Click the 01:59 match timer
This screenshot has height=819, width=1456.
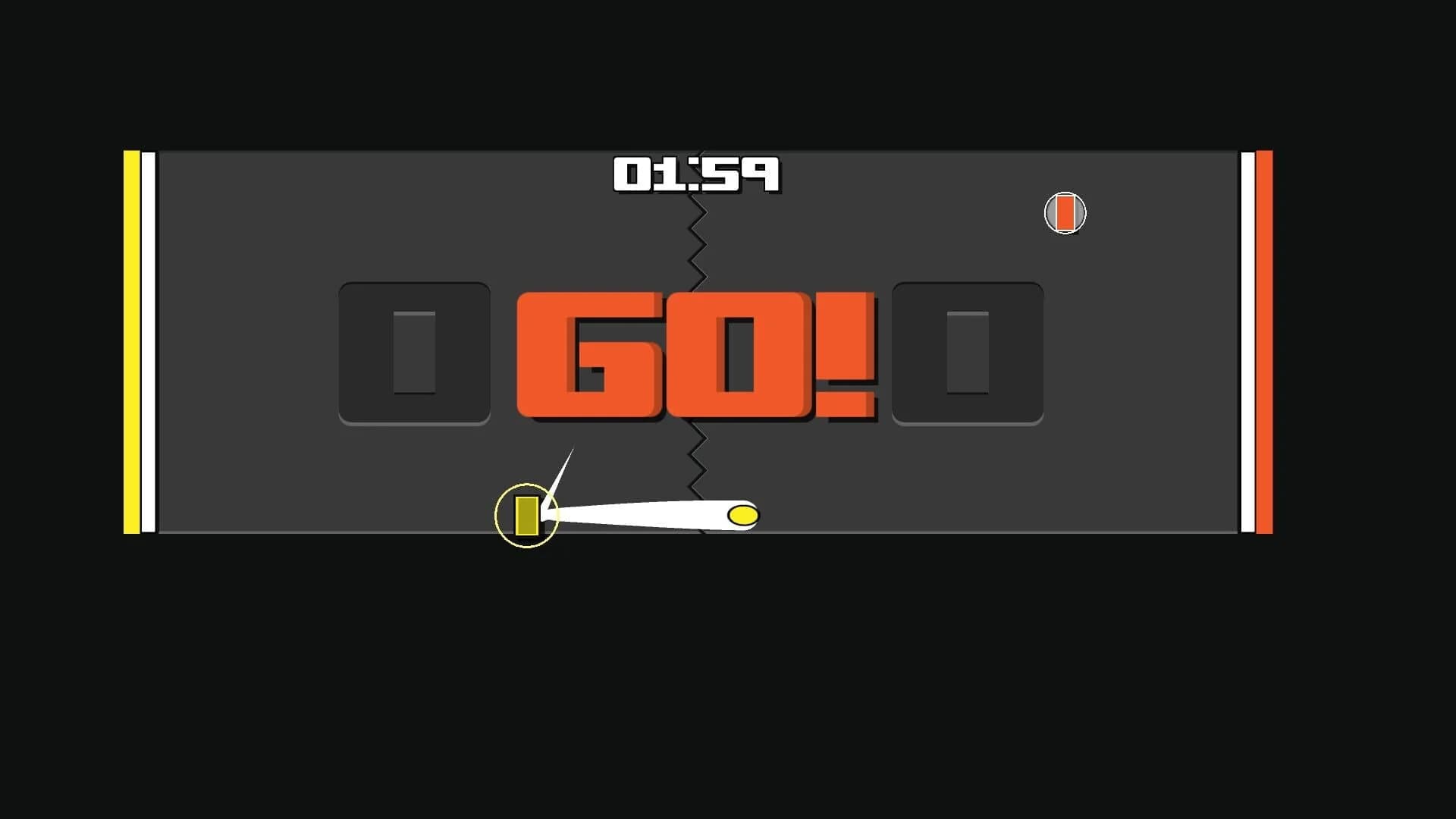click(x=696, y=174)
